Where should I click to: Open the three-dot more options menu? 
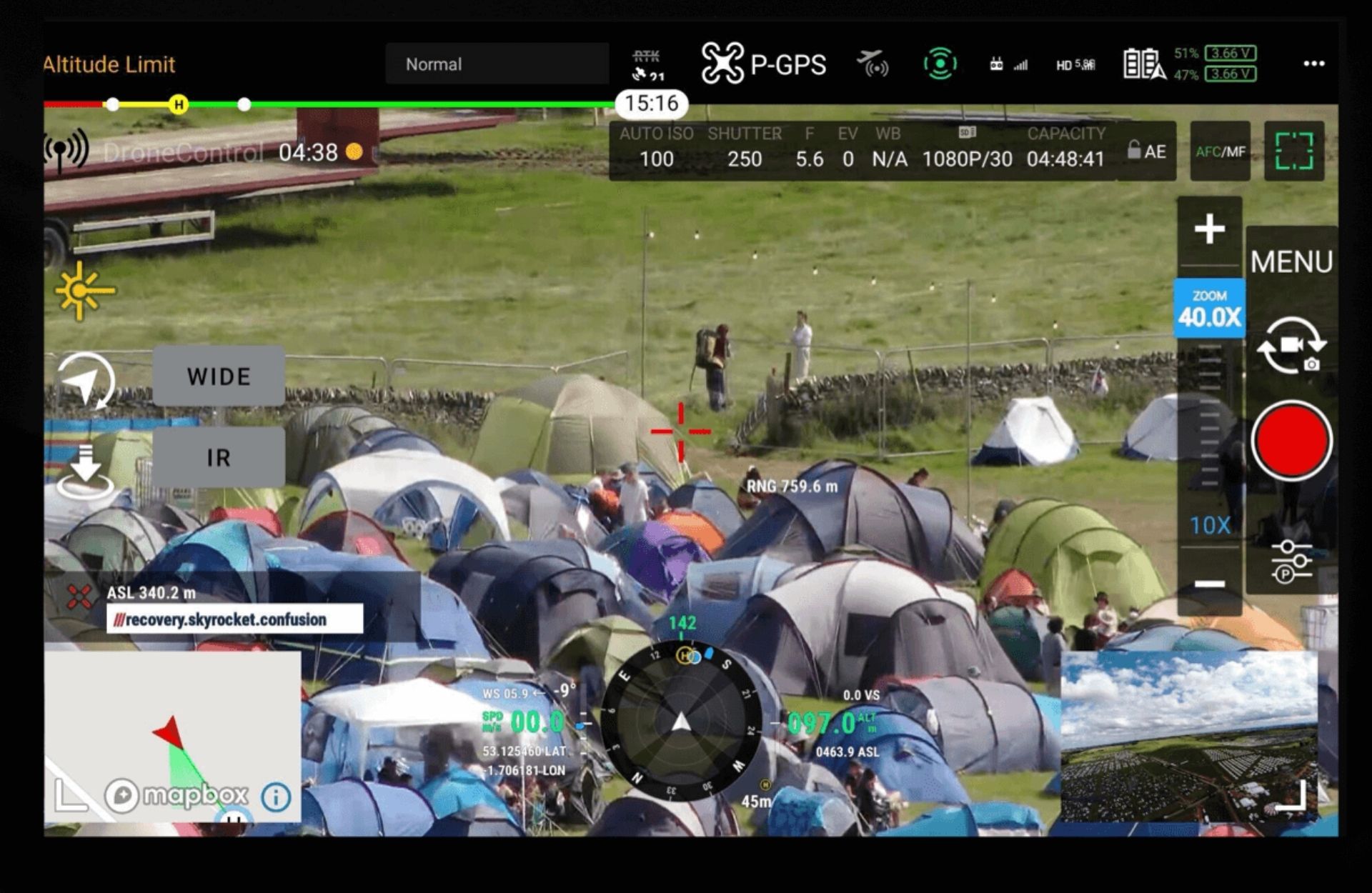tap(1313, 64)
